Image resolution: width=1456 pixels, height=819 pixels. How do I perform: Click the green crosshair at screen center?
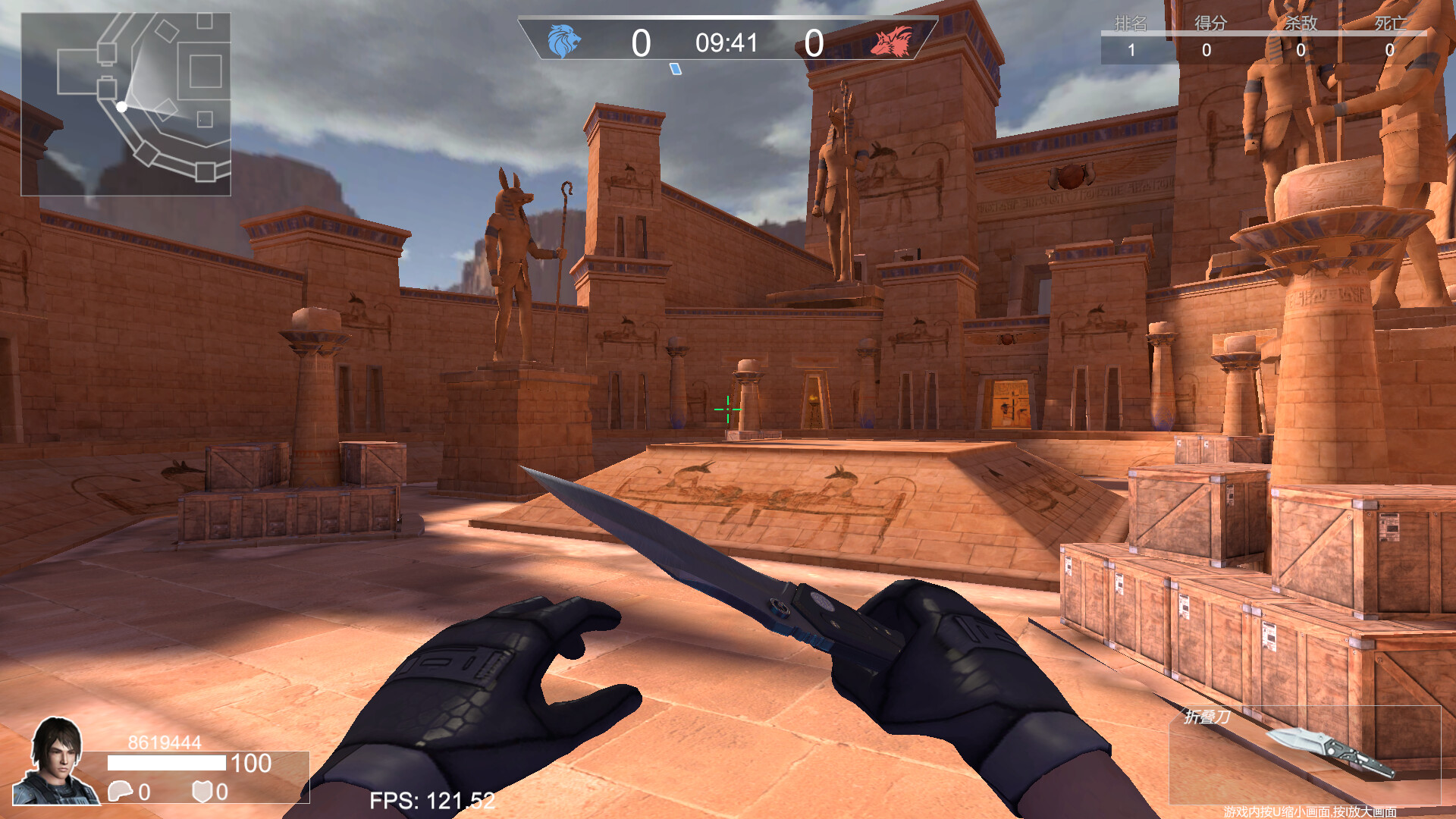tap(726, 409)
